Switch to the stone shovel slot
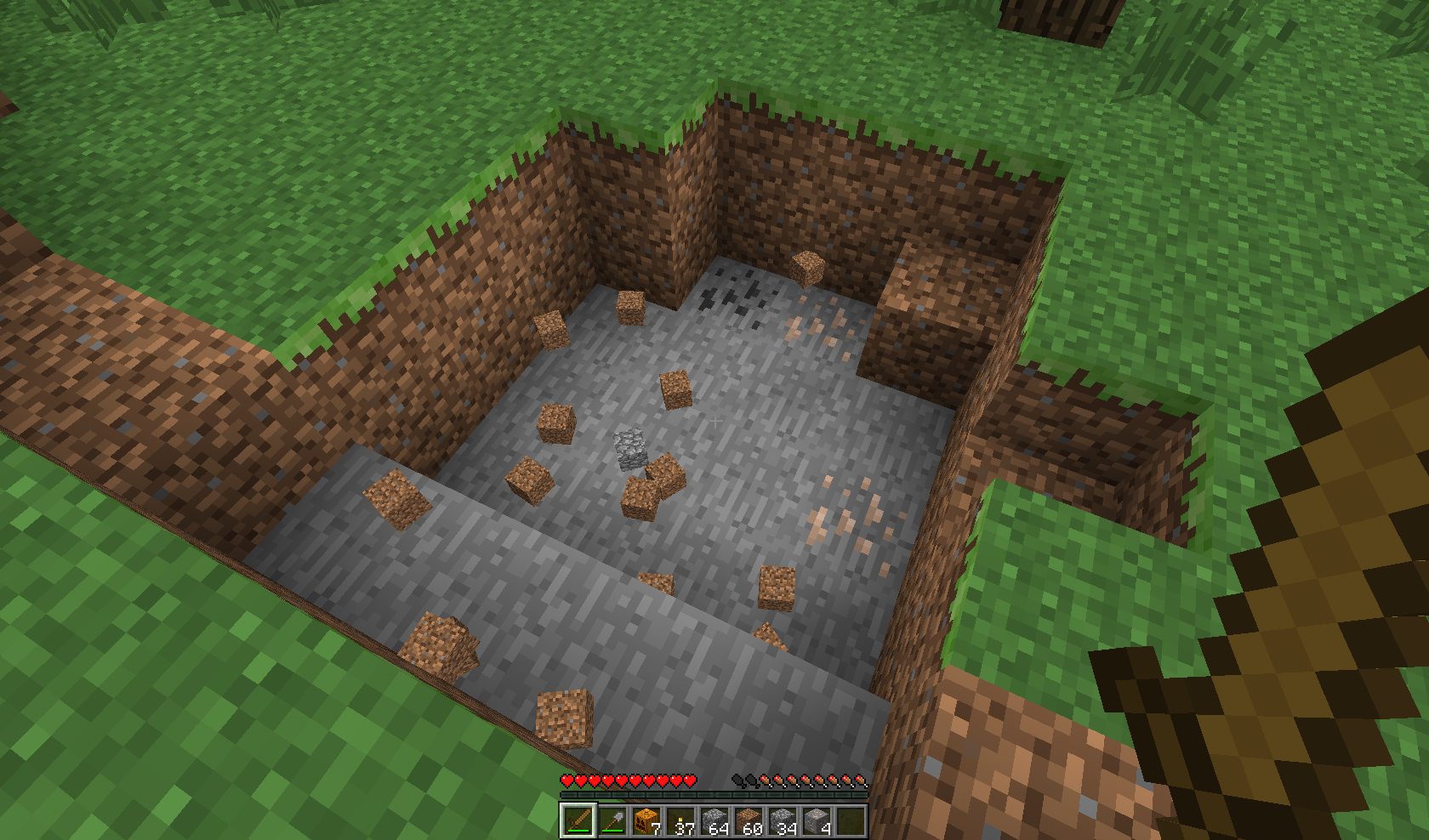The height and width of the screenshot is (840, 1429). click(612, 820)
